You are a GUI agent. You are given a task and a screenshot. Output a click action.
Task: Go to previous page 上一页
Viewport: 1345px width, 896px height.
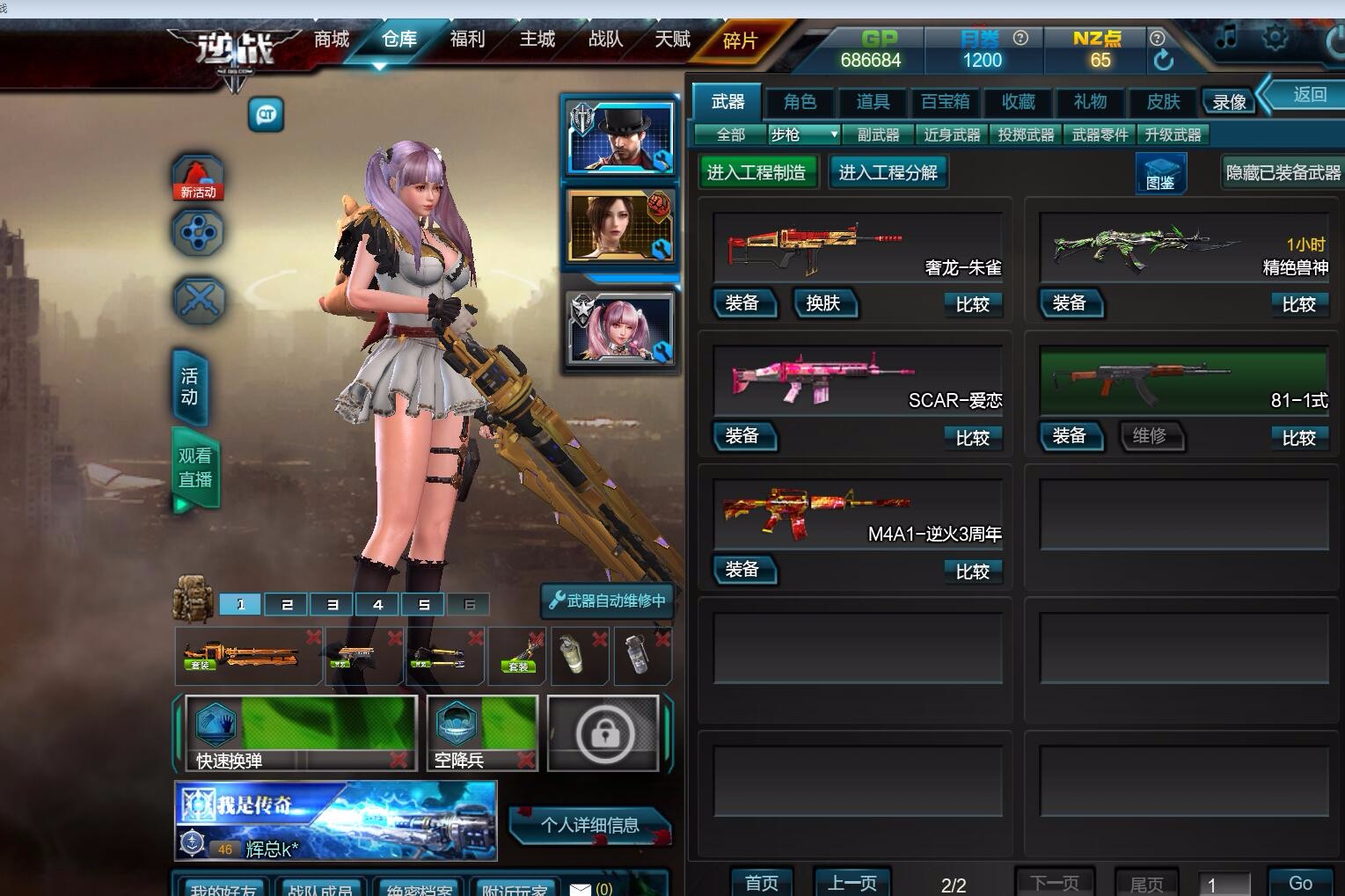point(852,883)
